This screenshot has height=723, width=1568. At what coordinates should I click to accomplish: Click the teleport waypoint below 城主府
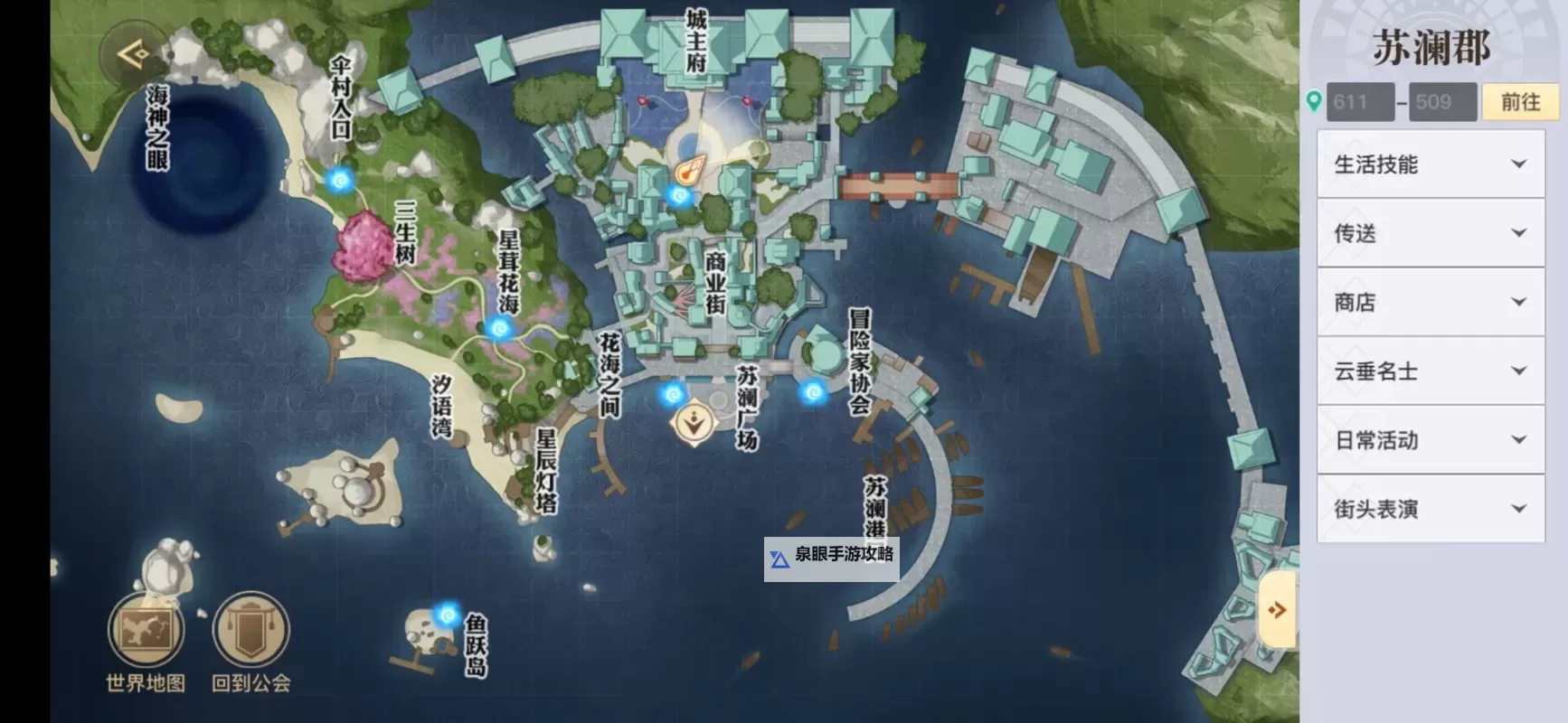click(x=679, y=194)
